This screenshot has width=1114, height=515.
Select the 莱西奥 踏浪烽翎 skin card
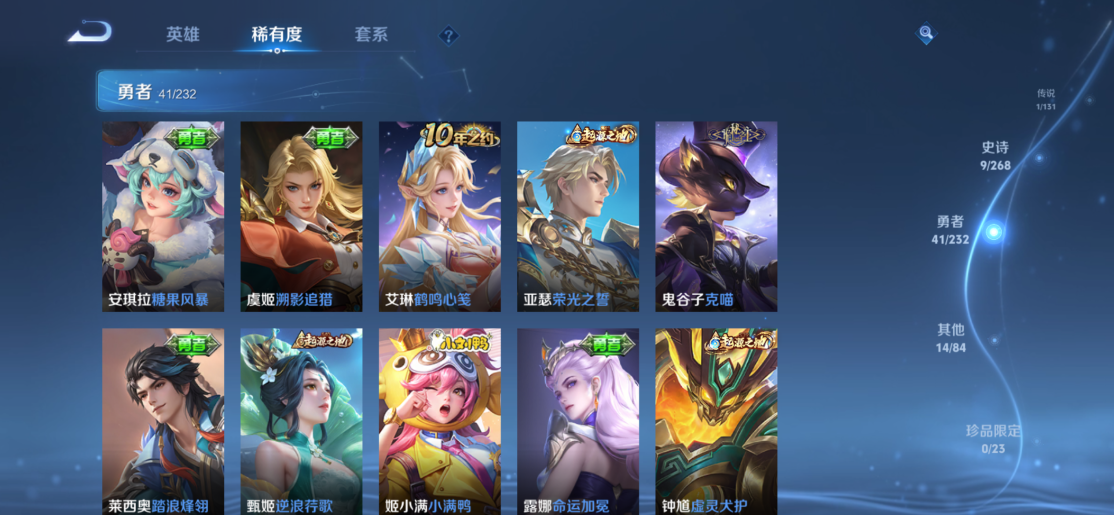(x=163, y=421)
